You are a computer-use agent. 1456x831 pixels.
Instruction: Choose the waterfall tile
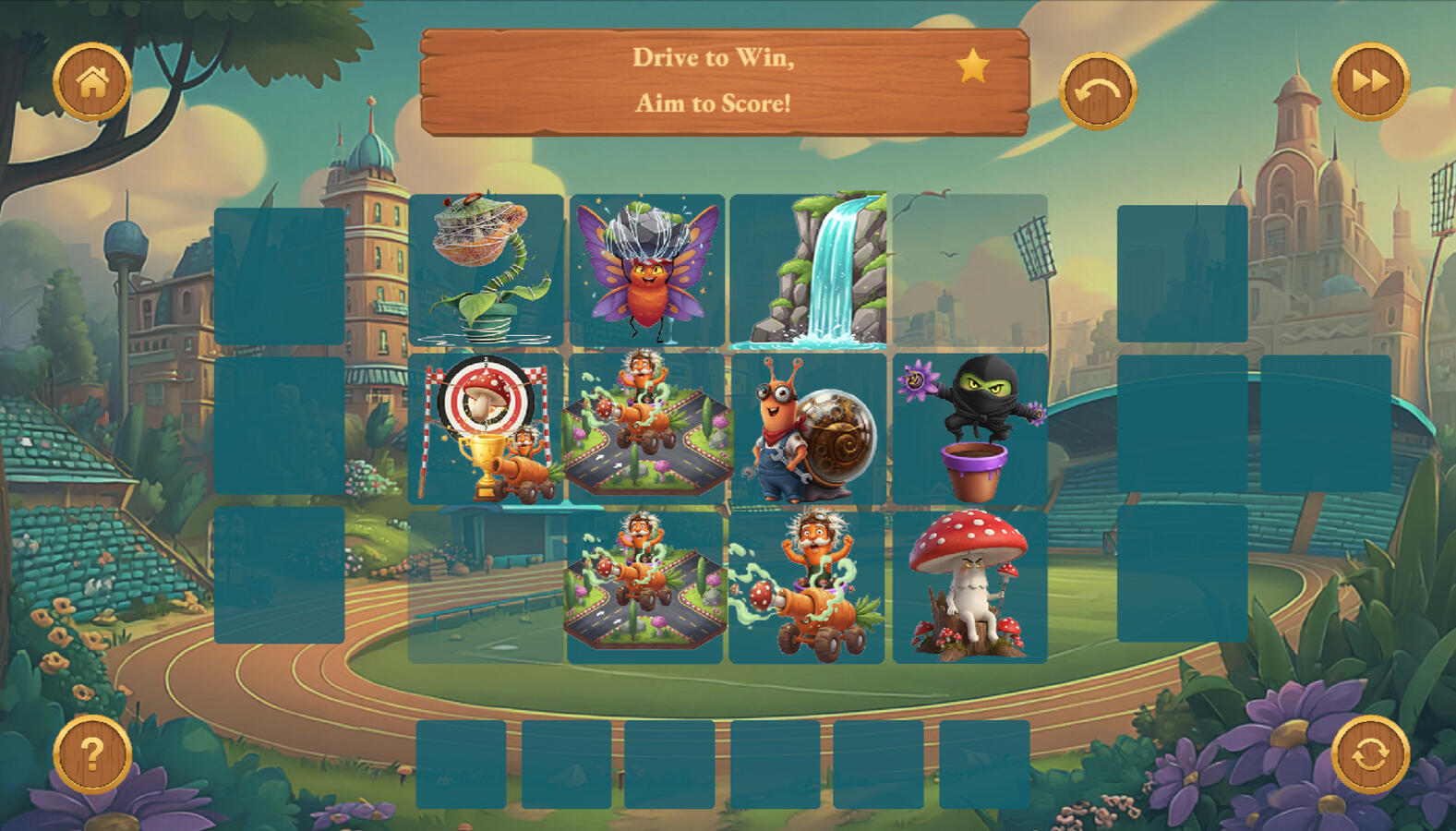pyautogui.click(x=809, y=270)
